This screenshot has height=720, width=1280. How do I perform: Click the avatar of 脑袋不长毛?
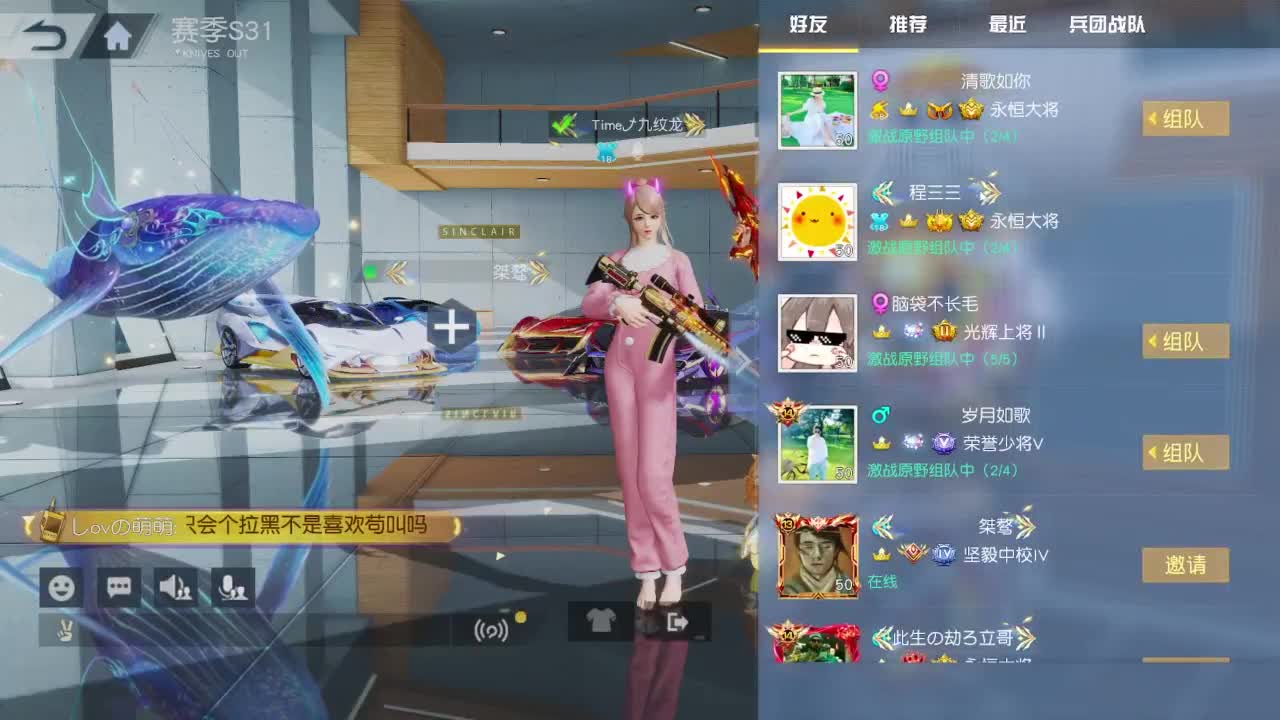[818, 331]
